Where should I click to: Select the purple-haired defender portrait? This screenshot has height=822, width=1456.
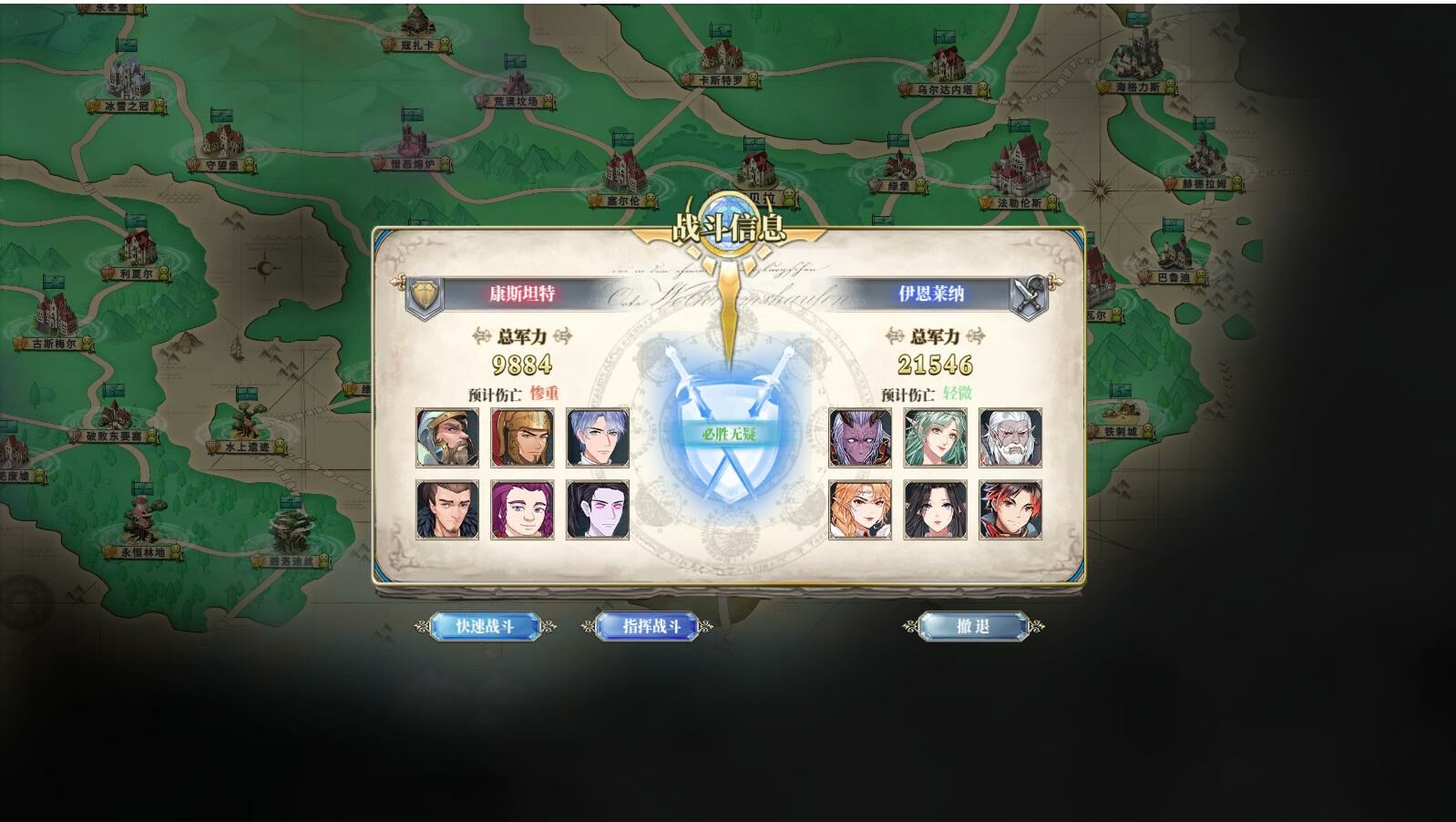pos(522,510)
